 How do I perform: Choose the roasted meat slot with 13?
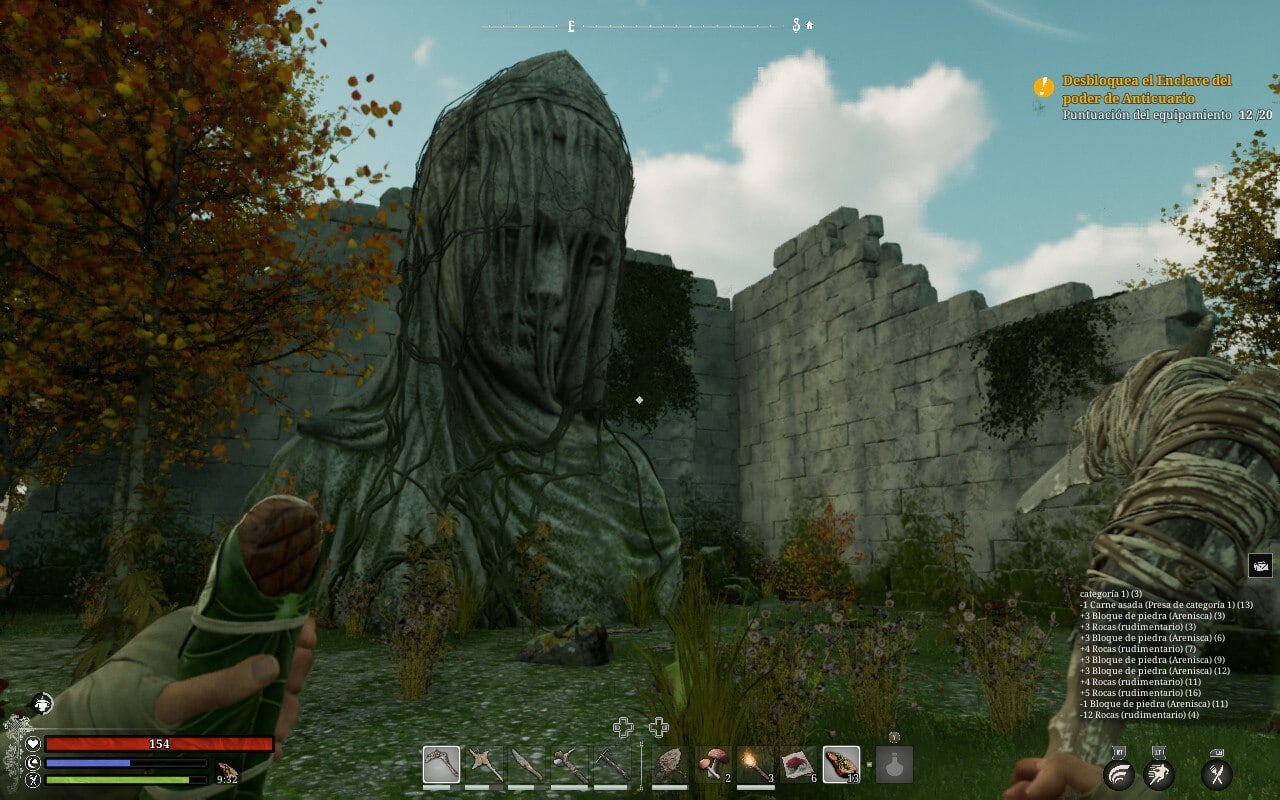(x=841, y=765)
